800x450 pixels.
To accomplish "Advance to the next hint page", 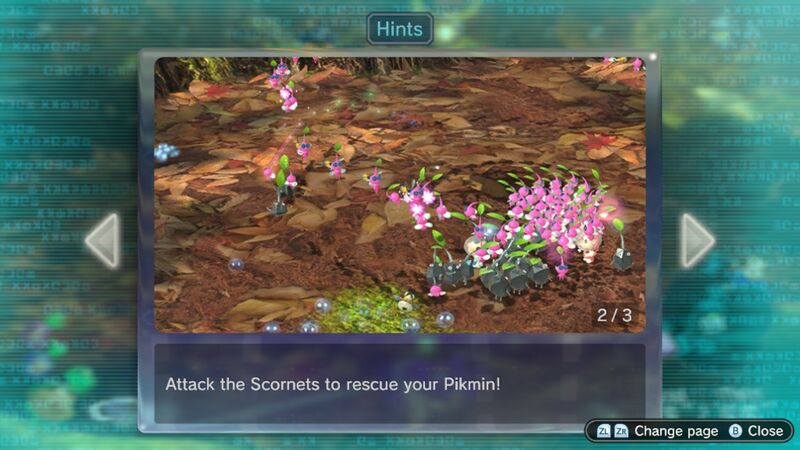I will 697,240.
